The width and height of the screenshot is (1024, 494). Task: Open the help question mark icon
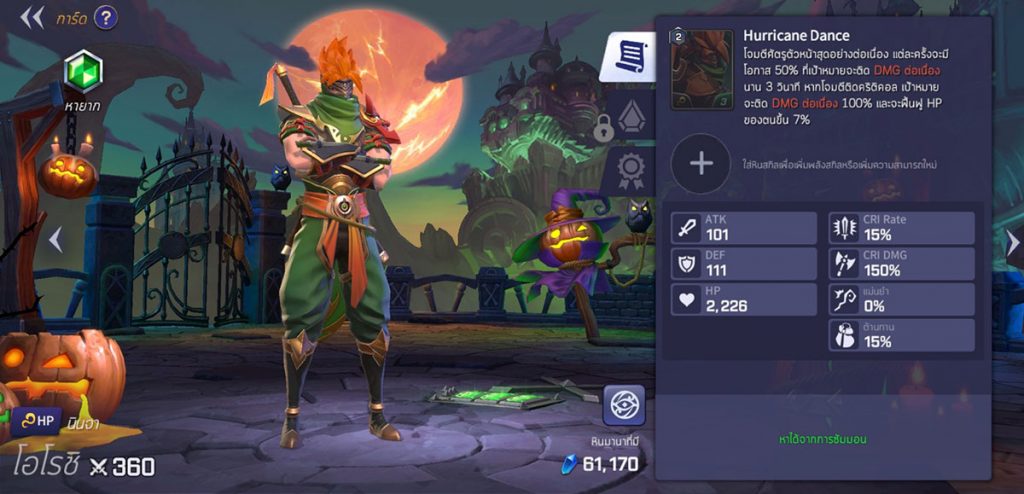[x=105, y=17]
